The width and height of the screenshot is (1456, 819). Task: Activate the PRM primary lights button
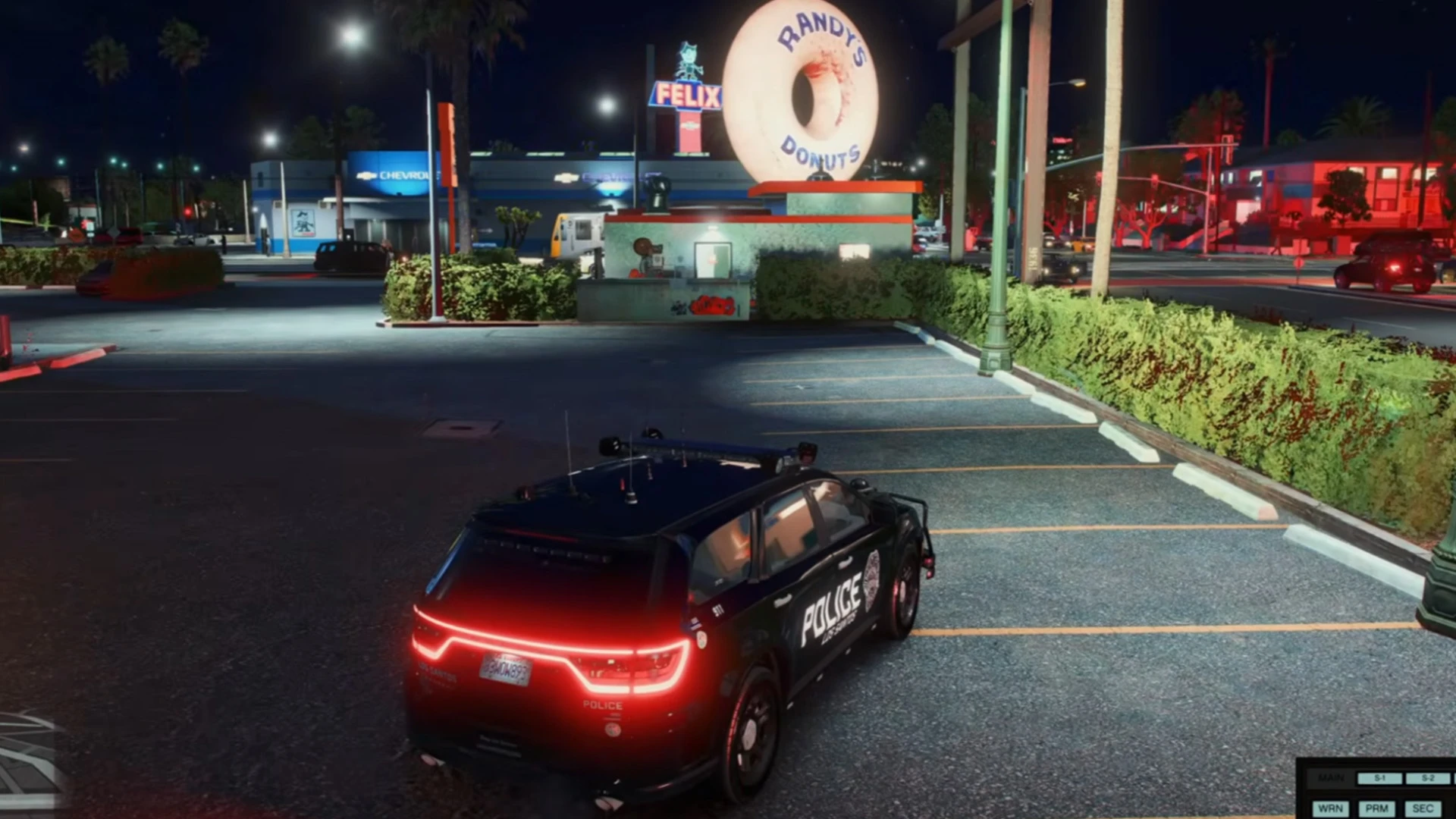coord(1376,808)
